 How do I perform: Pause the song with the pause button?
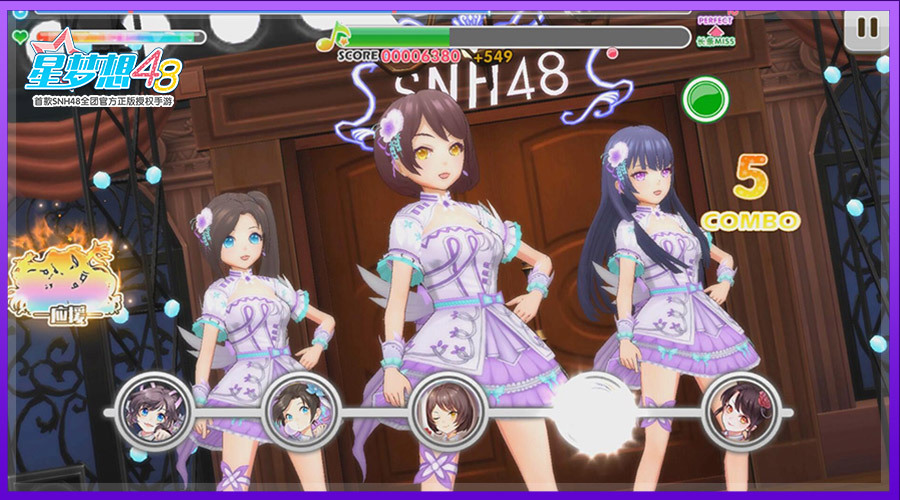click(x=866, y=29)
